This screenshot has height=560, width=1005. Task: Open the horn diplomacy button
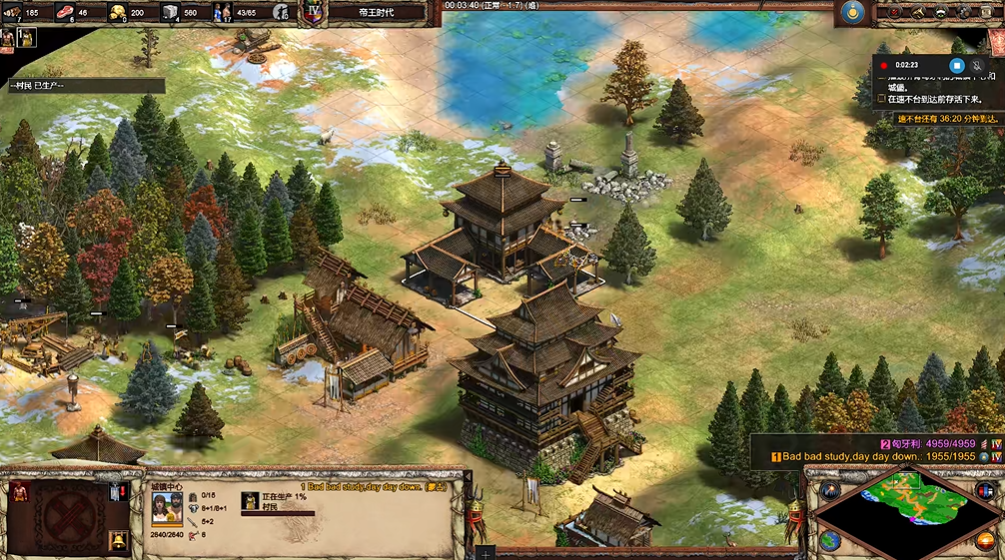click(917, 12)
